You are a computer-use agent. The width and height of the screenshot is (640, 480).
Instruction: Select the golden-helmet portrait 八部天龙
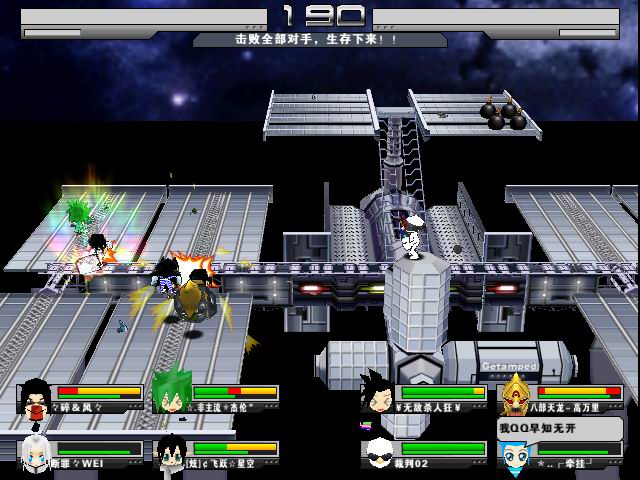coord(516,394)
